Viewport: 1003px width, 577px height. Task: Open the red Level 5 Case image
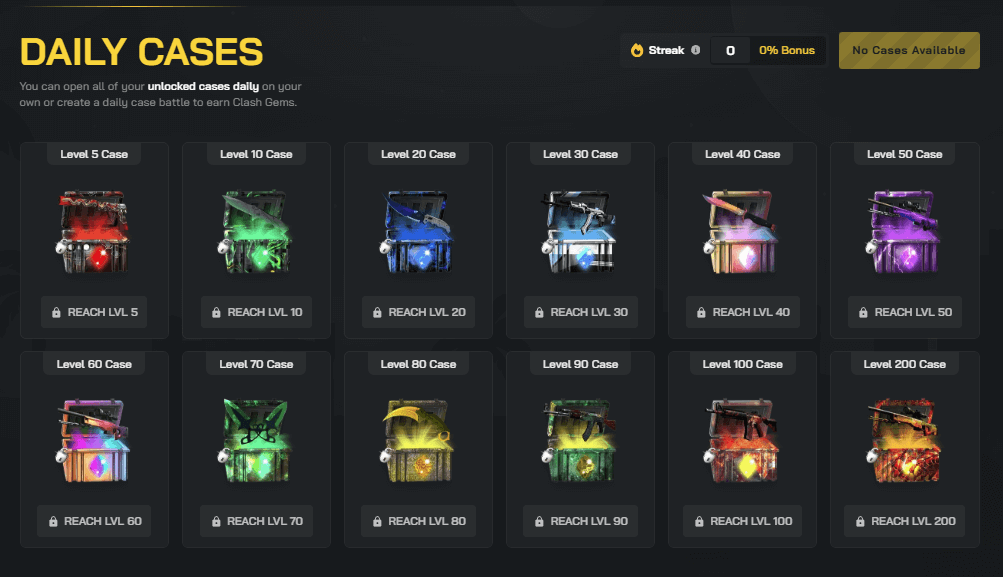tap(94, 232)
